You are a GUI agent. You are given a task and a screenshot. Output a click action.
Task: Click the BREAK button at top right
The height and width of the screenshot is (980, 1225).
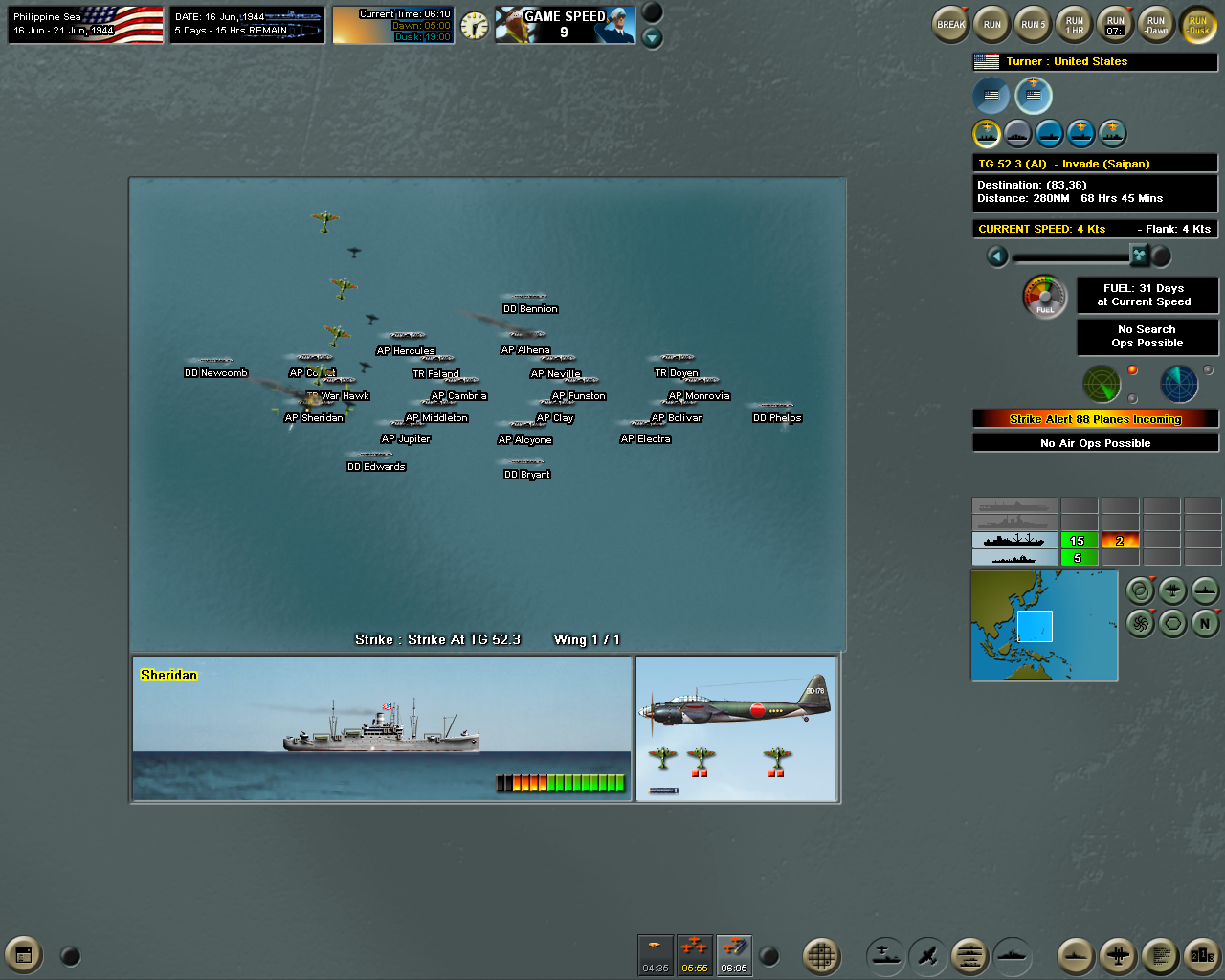(x=949, y=24)
